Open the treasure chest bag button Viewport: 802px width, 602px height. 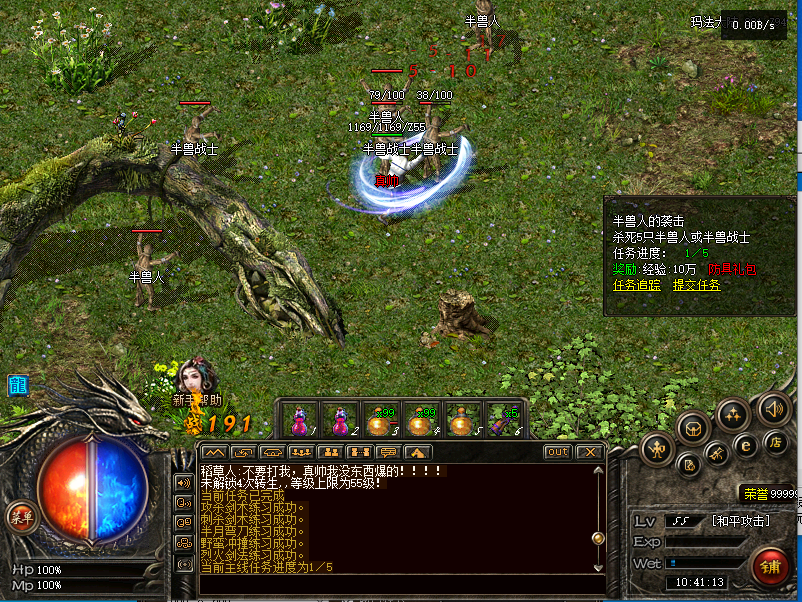pyautogui.click(x=692, y=428)
